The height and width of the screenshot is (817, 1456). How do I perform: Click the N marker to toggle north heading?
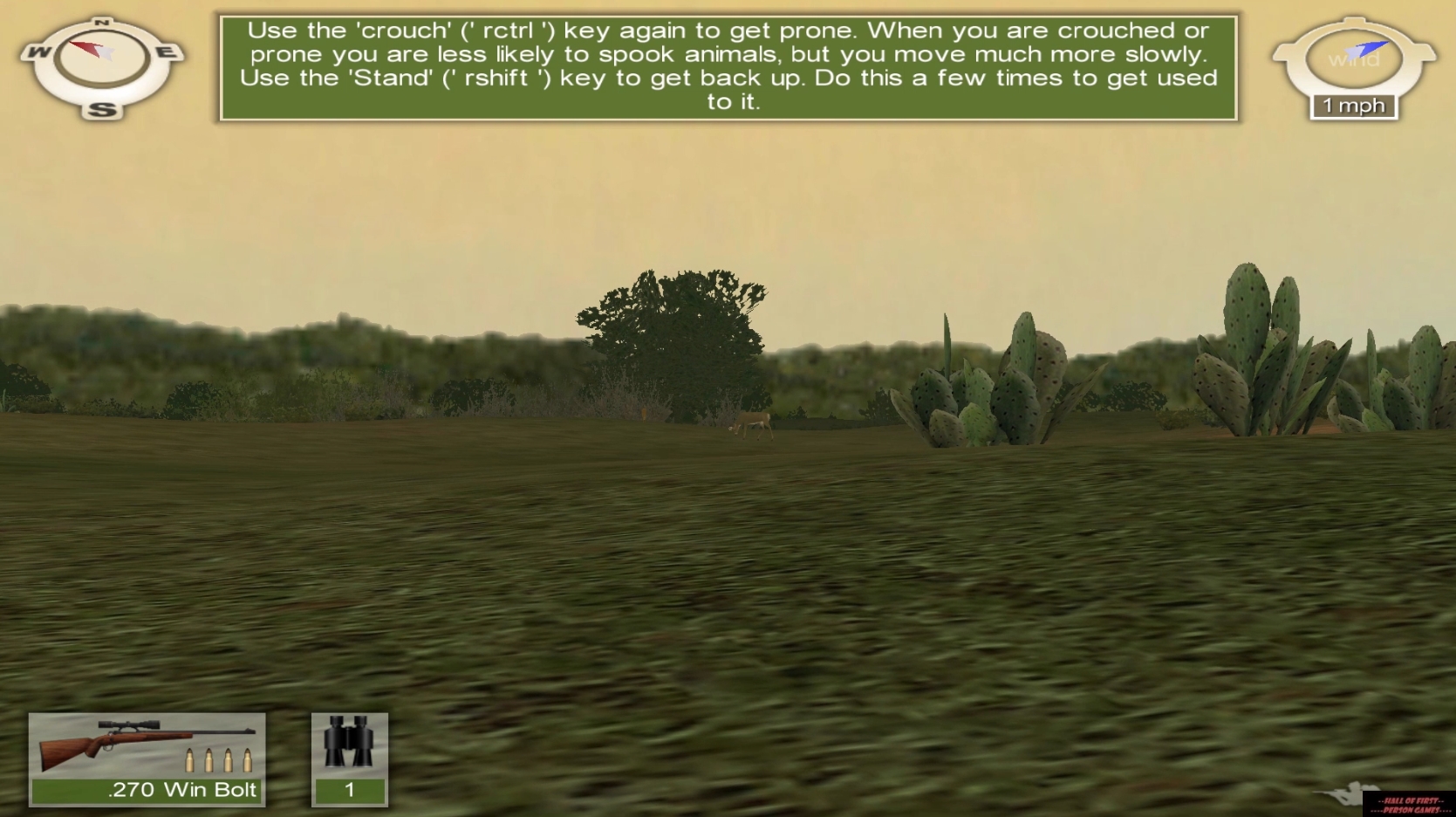102,21
